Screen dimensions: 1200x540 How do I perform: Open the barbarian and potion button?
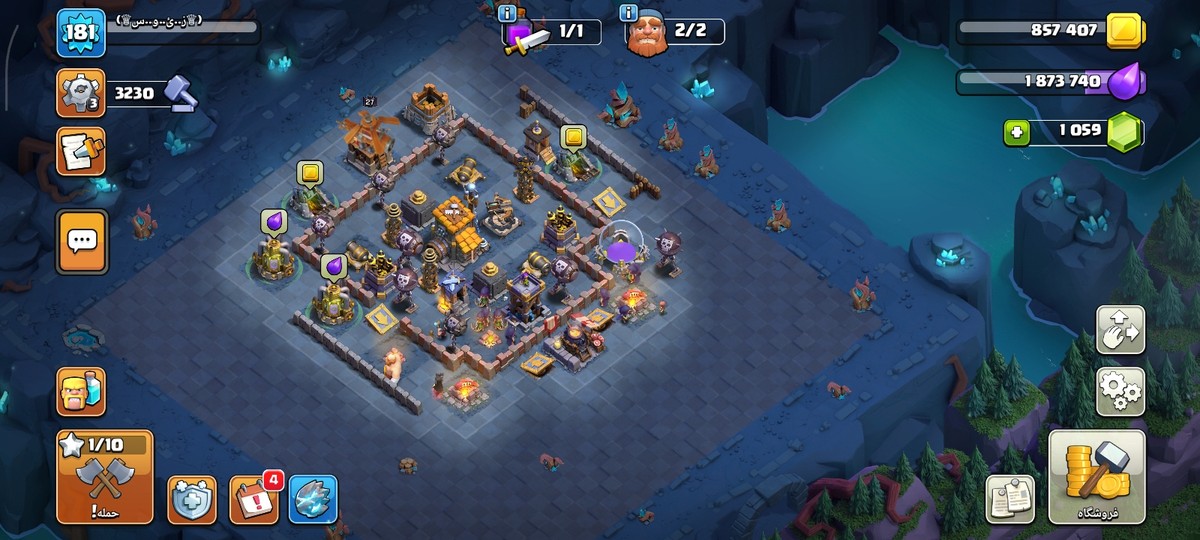[x=81, y=391]
